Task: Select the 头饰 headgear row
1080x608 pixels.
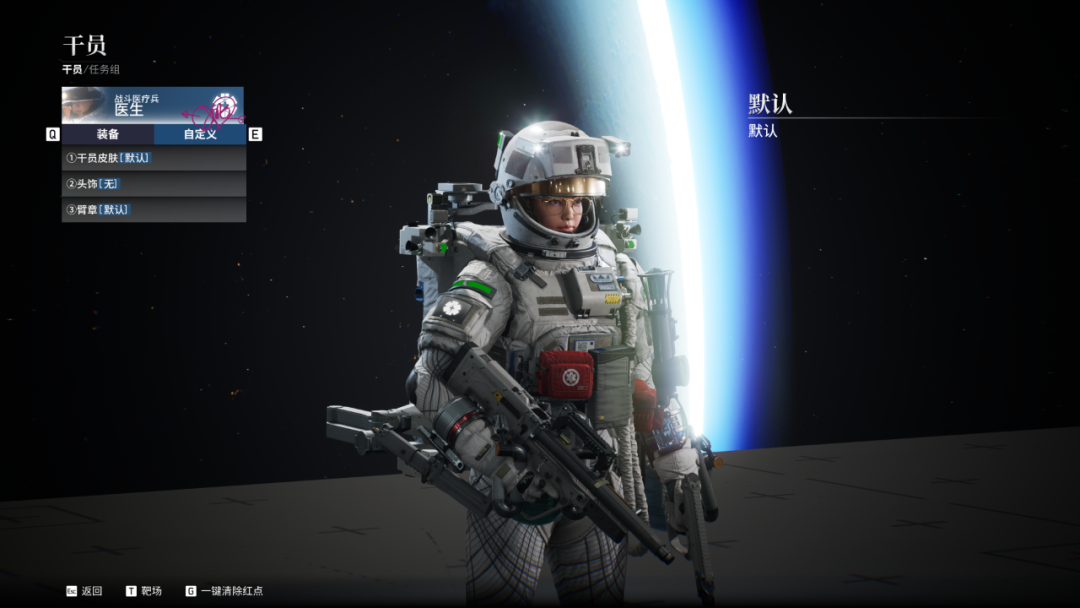Action: 153,184
